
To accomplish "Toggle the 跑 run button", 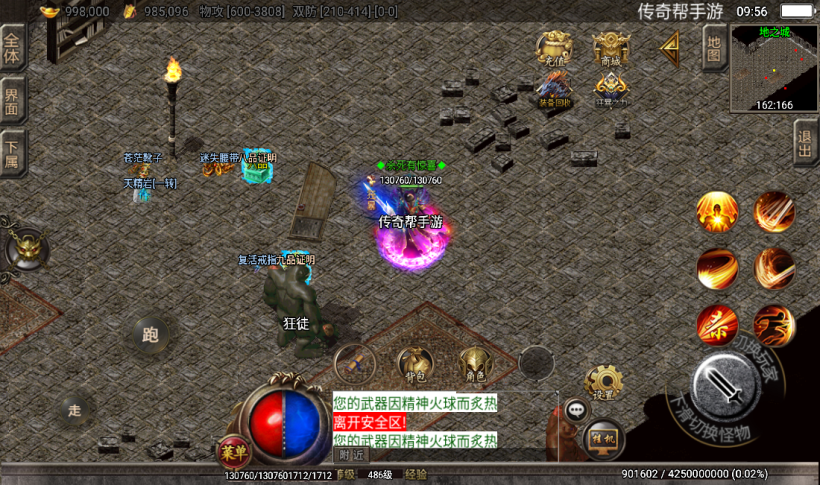I will coord(152,334).
